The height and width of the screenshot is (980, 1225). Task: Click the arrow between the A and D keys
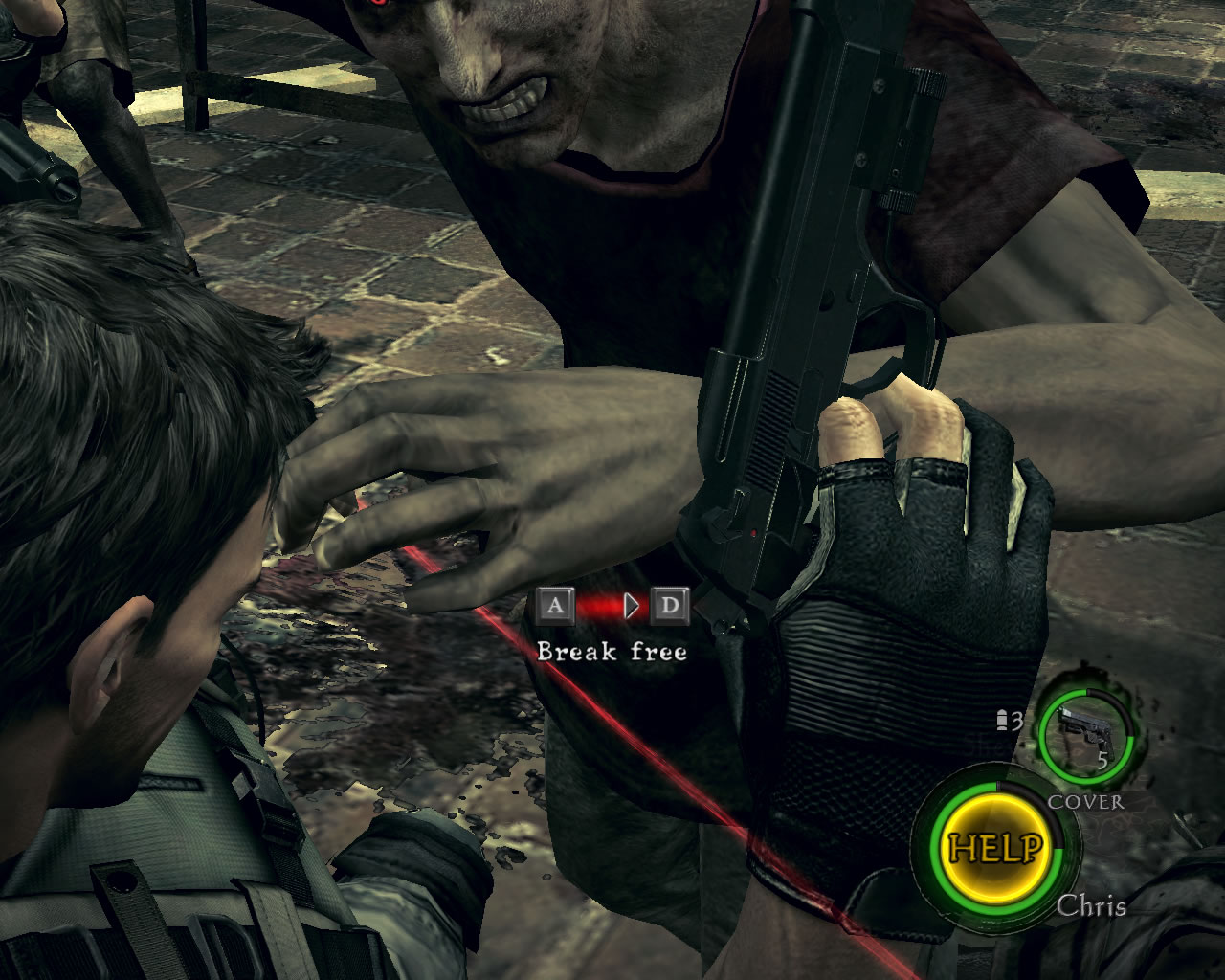tap(629, 605)
